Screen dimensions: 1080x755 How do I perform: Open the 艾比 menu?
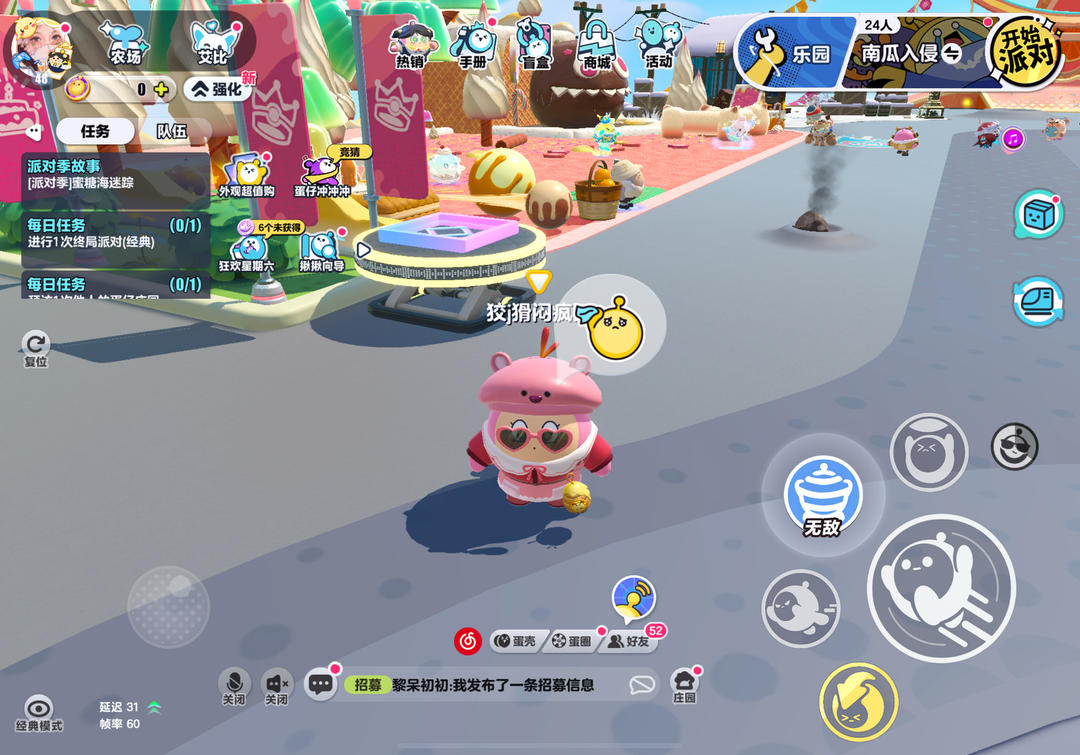click(x=212, y=46)
